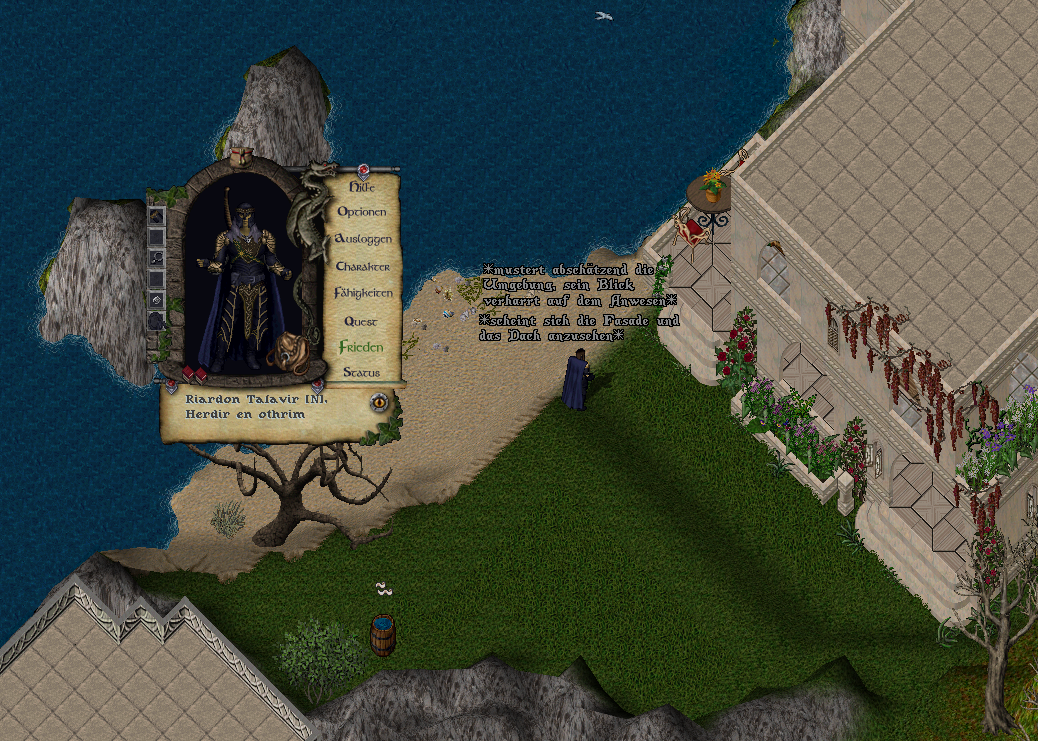
Task: Select the necklace equipment slot
Action: point(157,257)
